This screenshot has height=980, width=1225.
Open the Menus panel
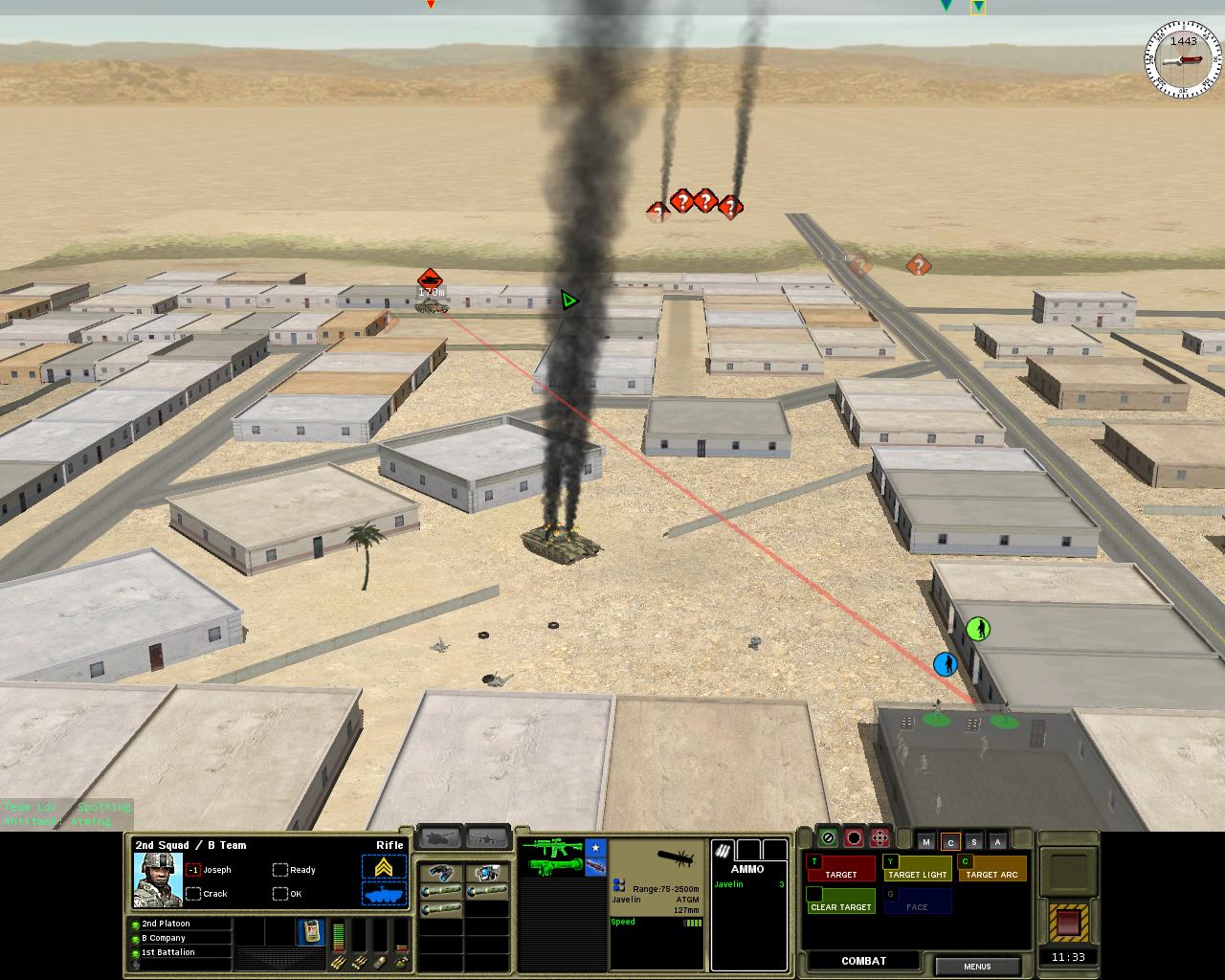point(976,966)
